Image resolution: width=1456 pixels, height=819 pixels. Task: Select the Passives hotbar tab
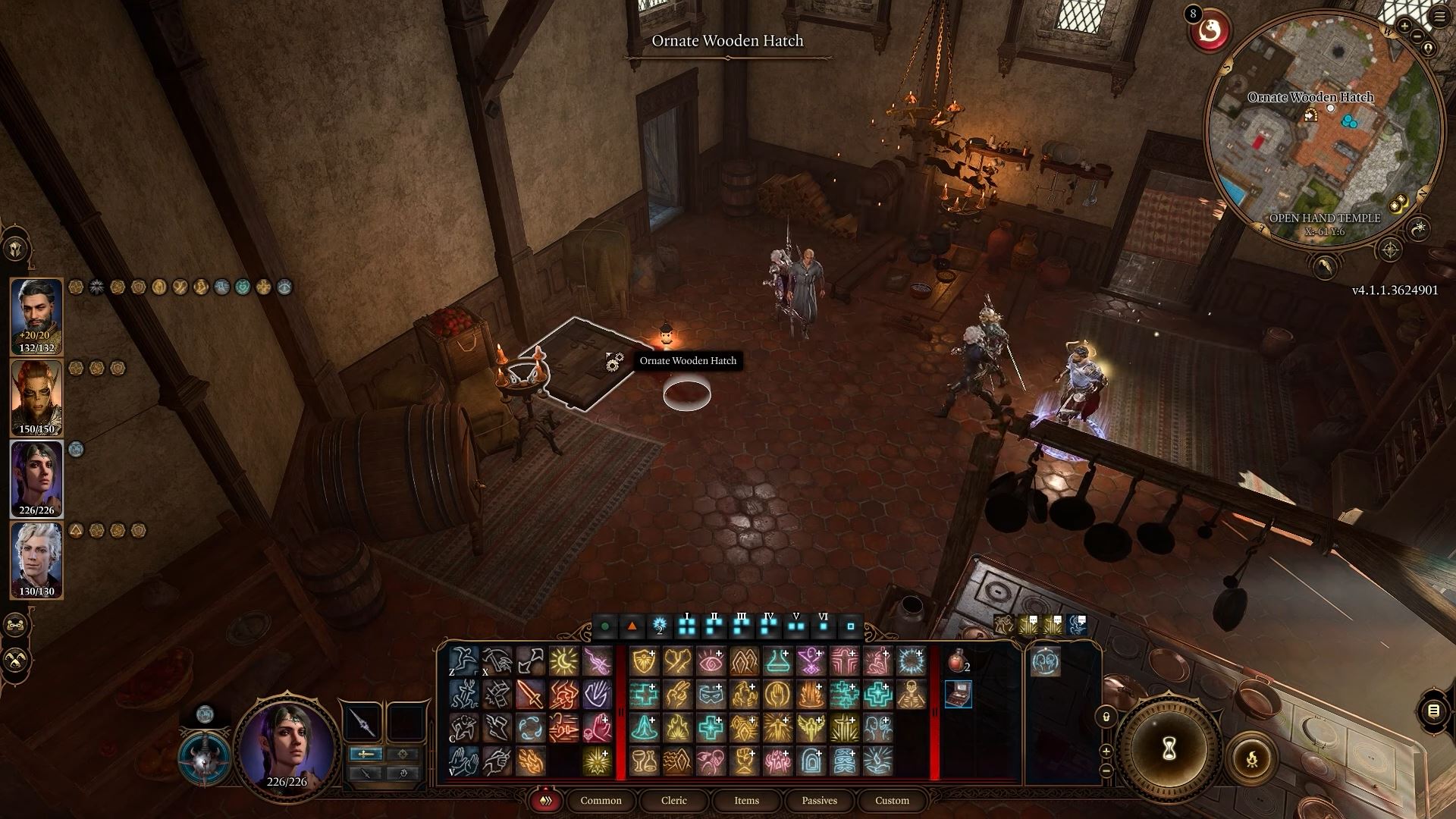[819, 800]
